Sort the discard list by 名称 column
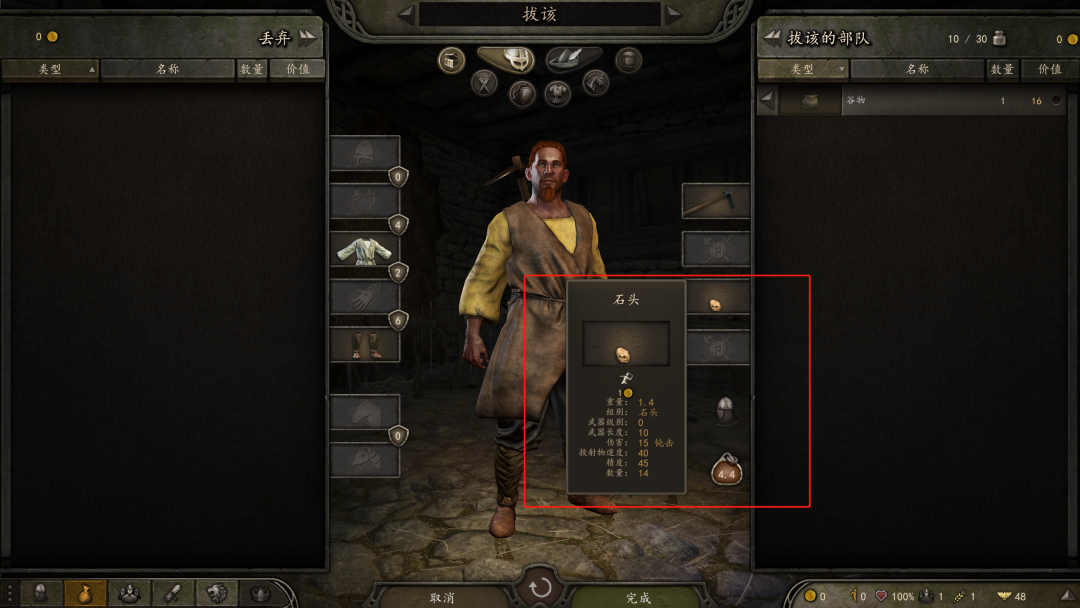This screenshot has width=1080, height=608. [x=167, y=69]
